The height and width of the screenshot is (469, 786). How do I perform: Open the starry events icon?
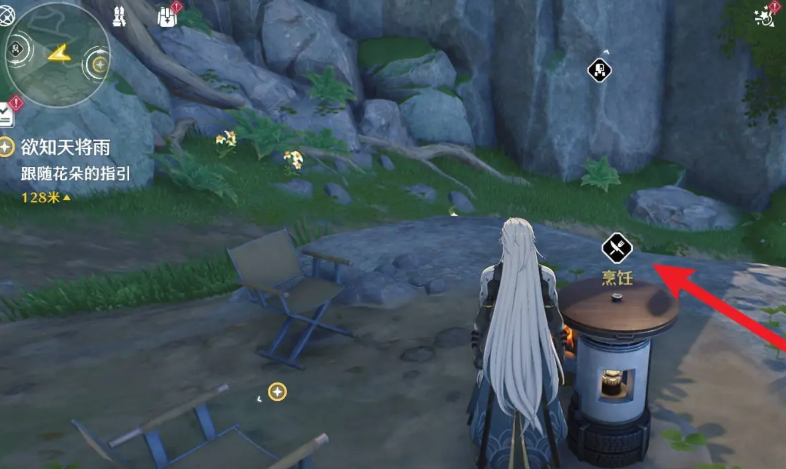click(766, 14)
